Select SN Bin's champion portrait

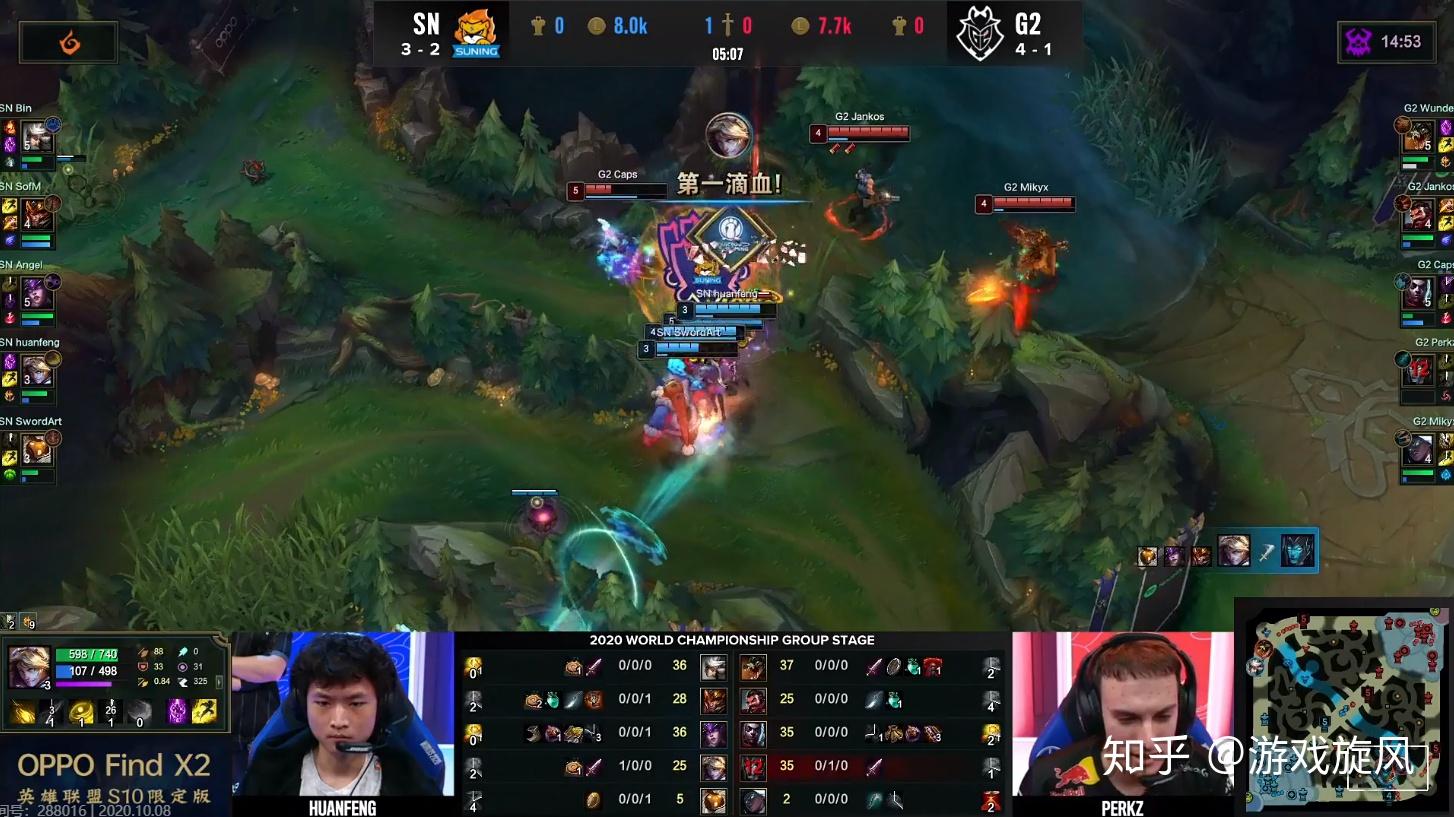[x=37, y=136]
